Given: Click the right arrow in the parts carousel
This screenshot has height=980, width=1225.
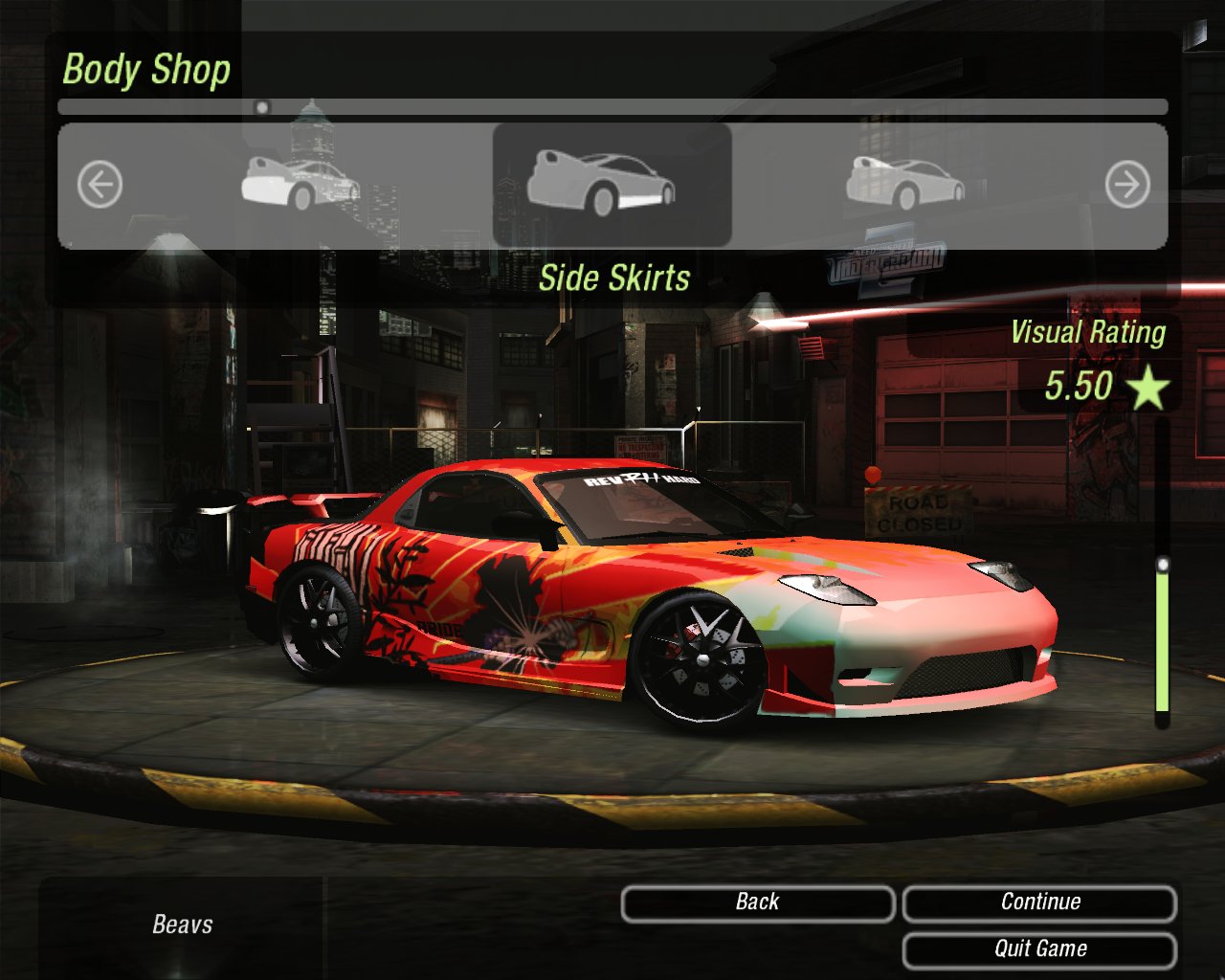Looking at the screenshot, I should 1126,185.
